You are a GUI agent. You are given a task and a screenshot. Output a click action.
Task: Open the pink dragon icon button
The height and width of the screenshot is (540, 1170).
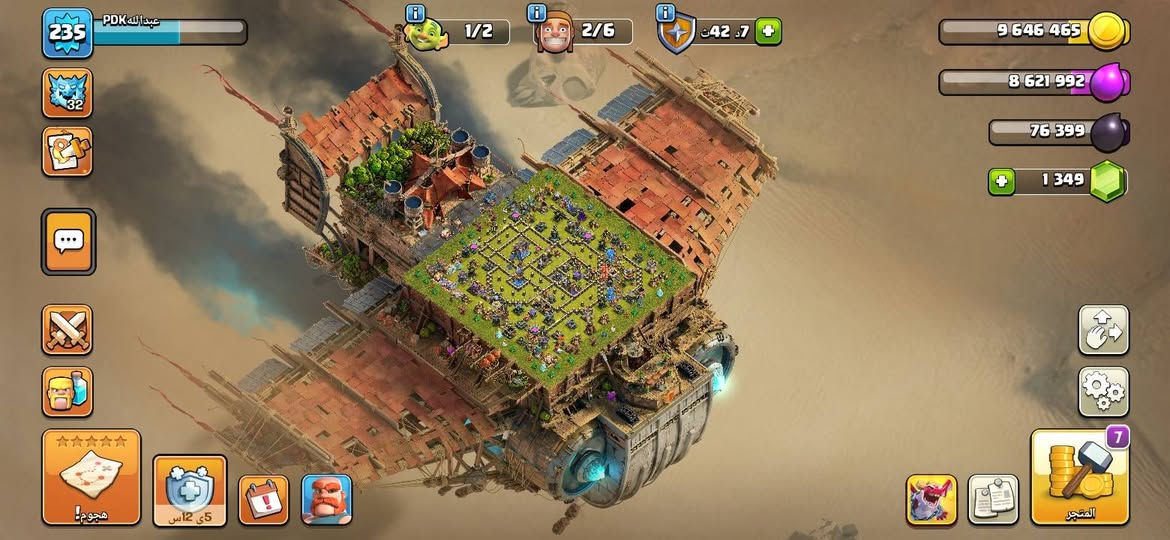(x=931, y=499)
